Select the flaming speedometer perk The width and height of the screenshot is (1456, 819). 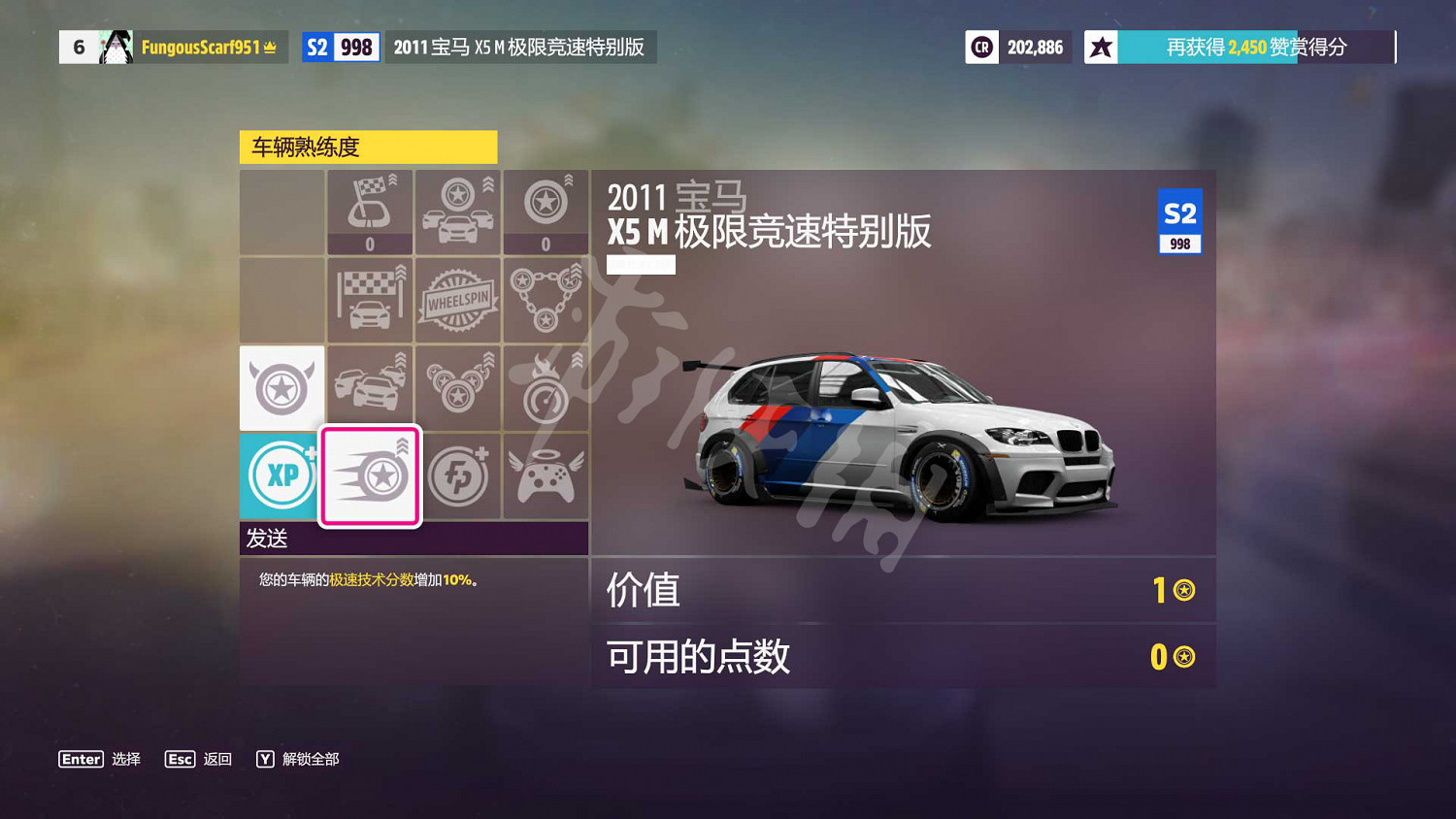[x=546, y=387]
